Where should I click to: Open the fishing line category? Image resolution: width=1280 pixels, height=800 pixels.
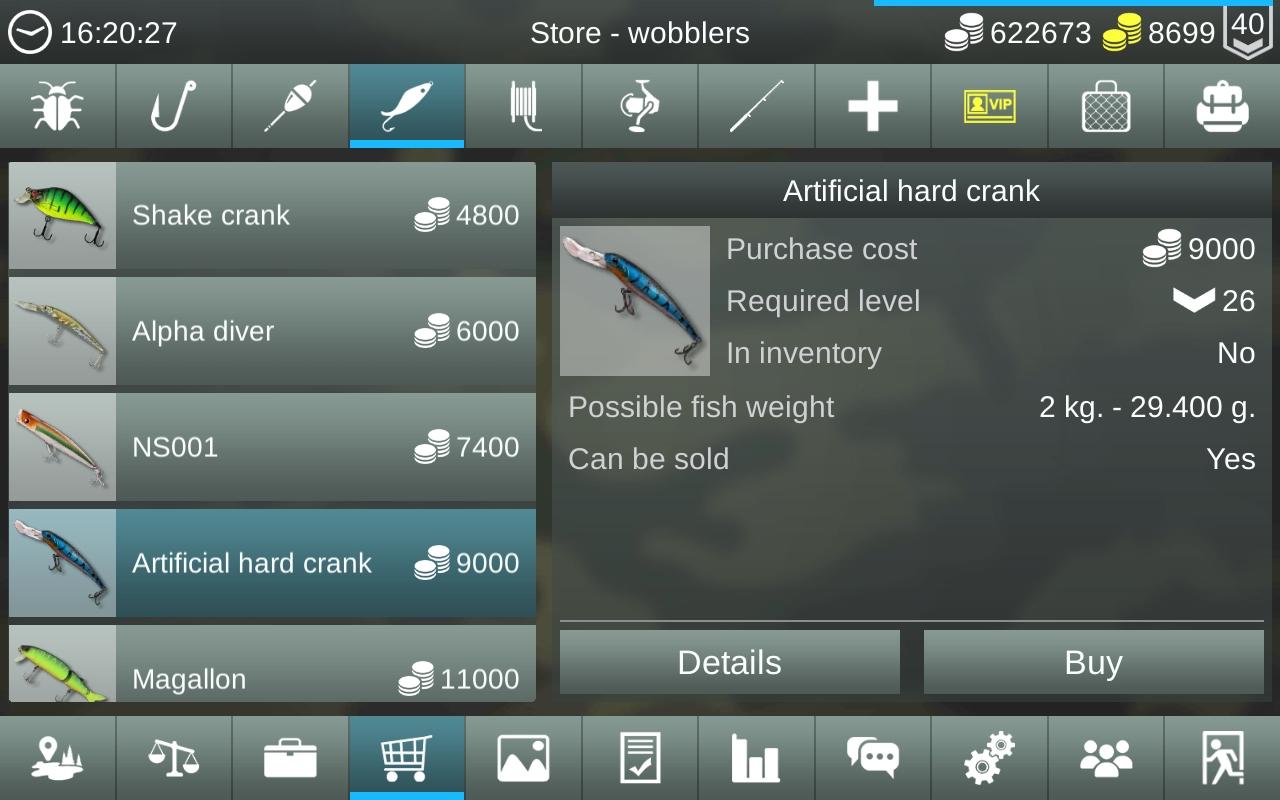(523, 106)
